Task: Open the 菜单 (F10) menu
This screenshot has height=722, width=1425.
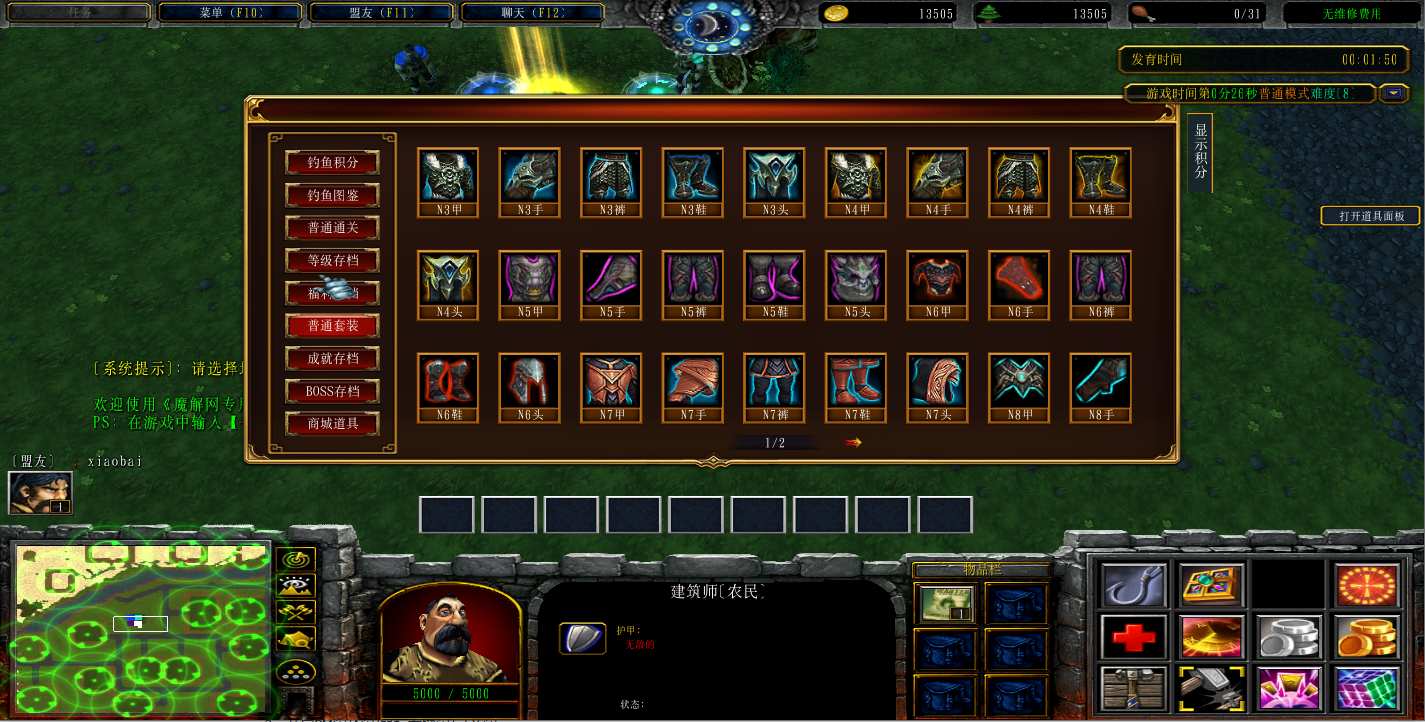Action: coord(230,13)
